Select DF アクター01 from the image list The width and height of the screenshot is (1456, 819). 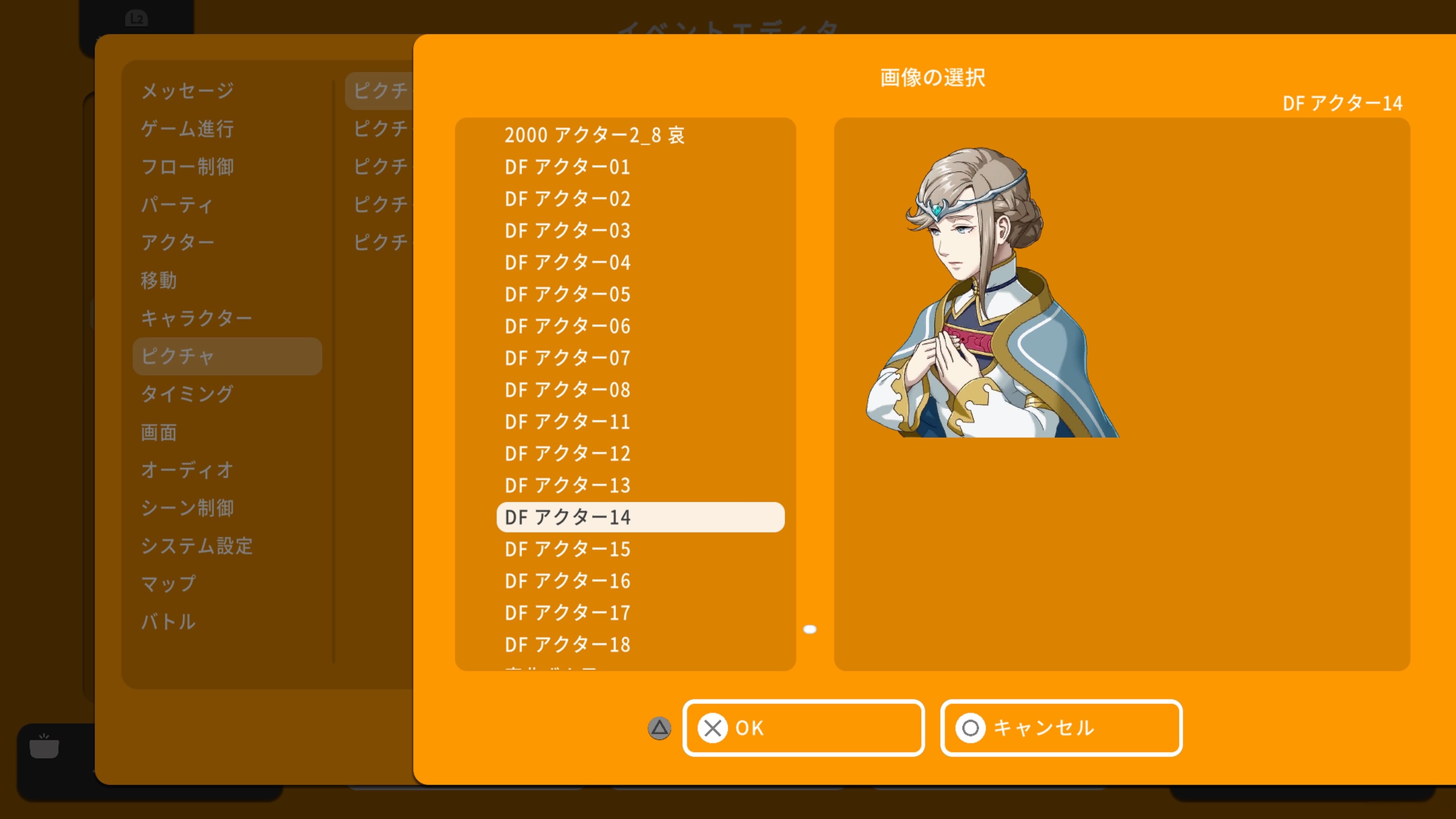click(567, 167)
